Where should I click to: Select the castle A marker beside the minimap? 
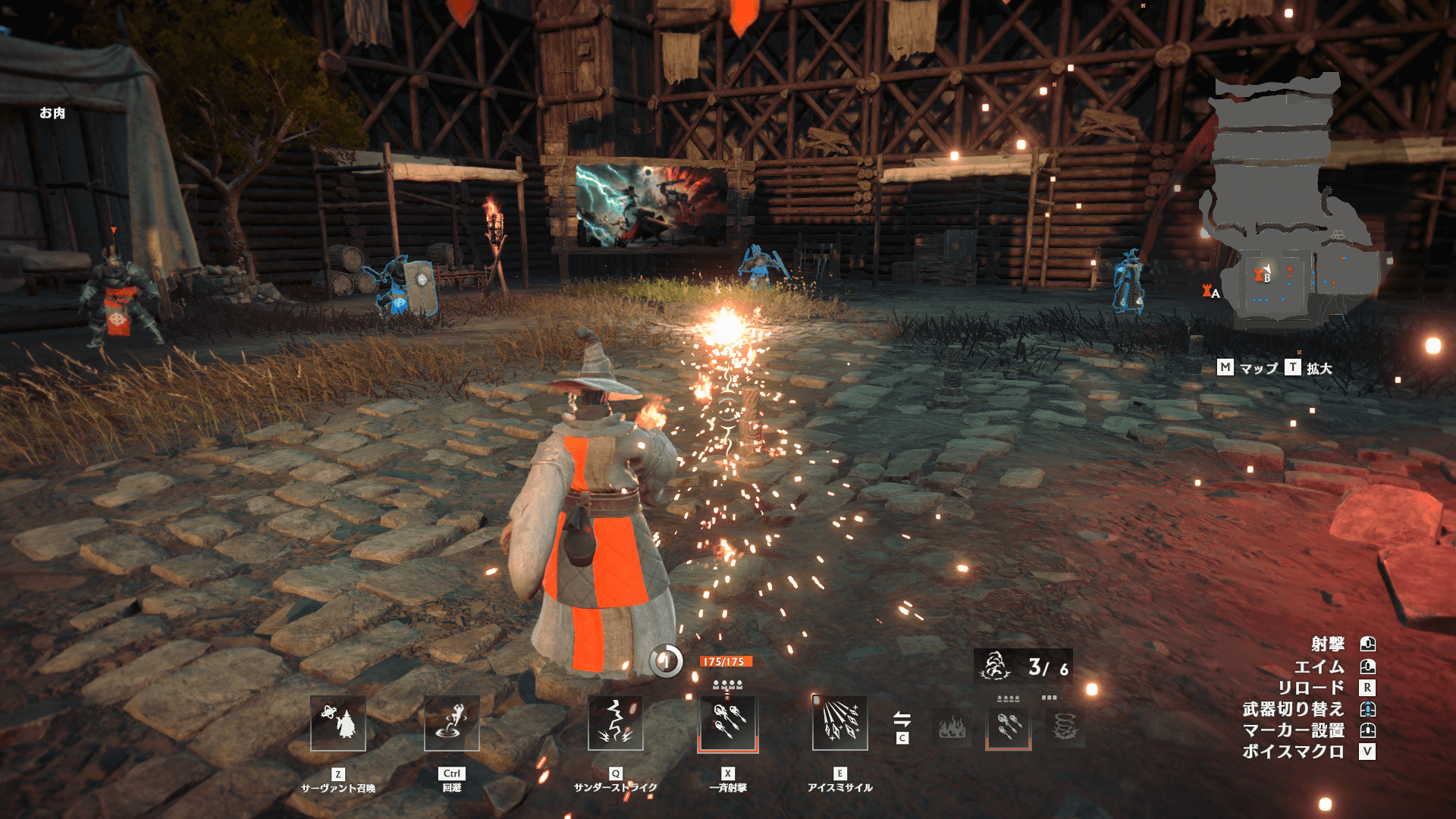coord(1209,290)
